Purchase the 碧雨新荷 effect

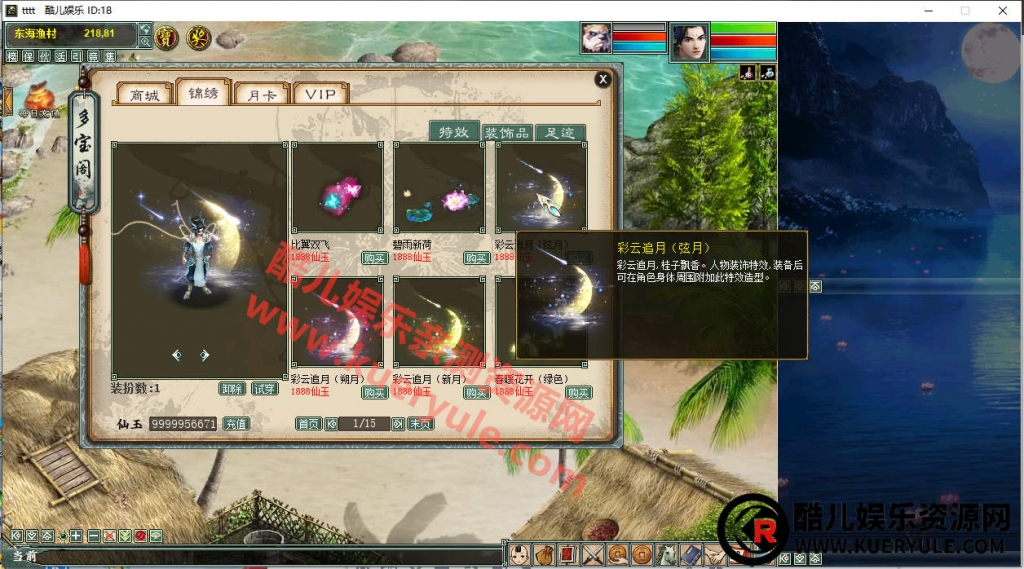pos(476,258)
